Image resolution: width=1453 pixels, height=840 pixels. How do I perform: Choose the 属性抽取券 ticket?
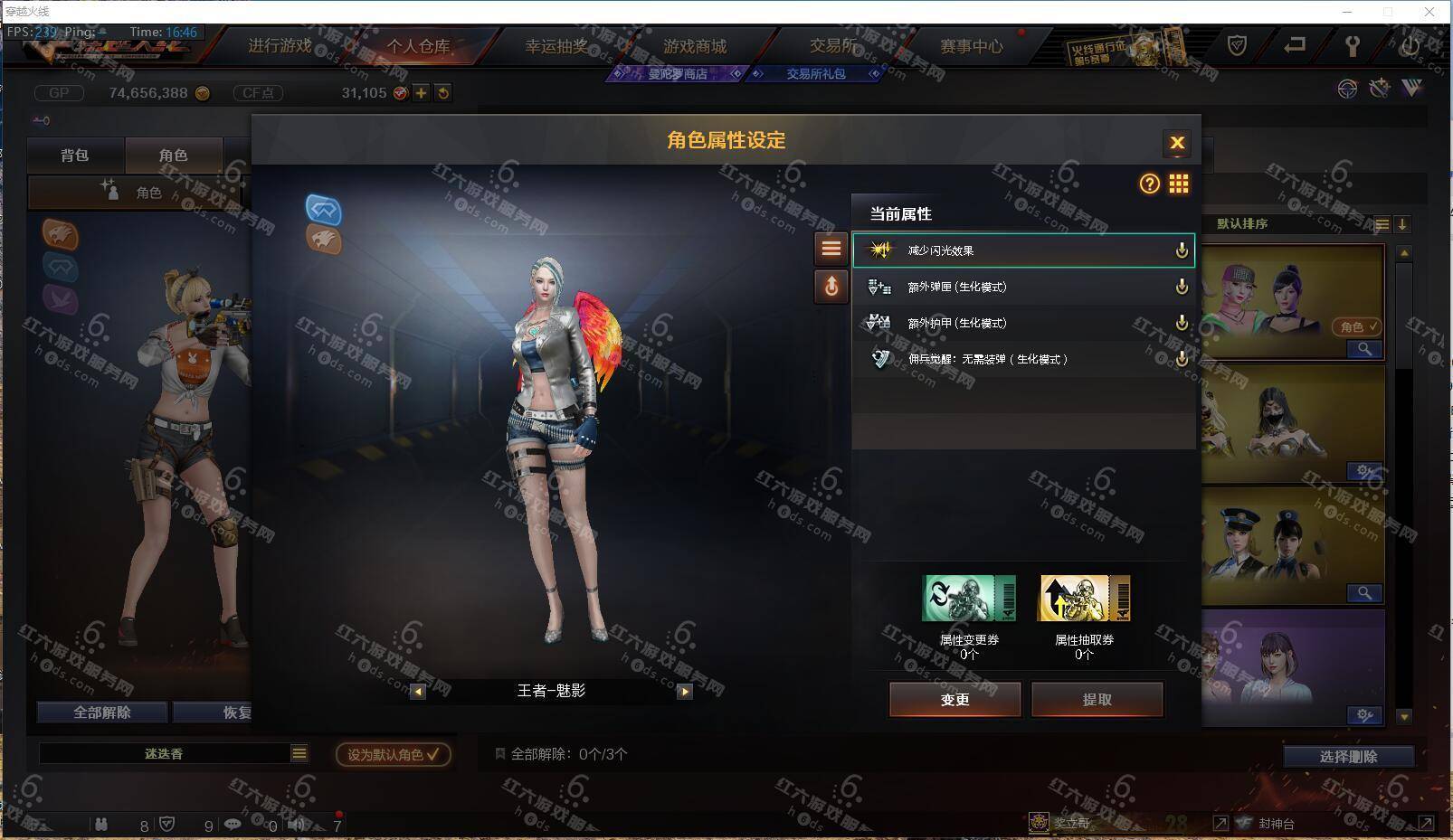[x=1084, y=599]
